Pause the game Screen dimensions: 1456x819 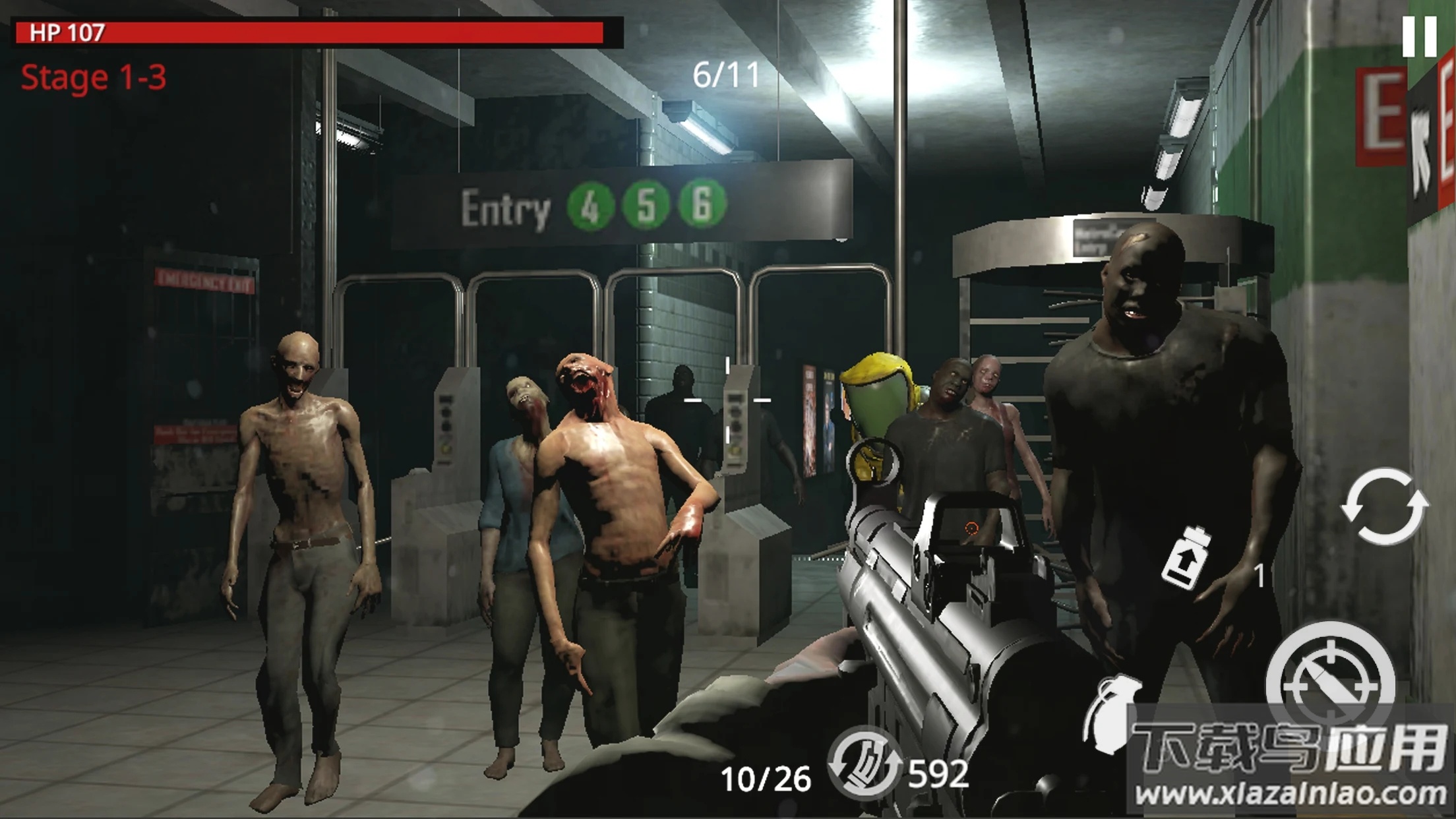pos(1419,36)
